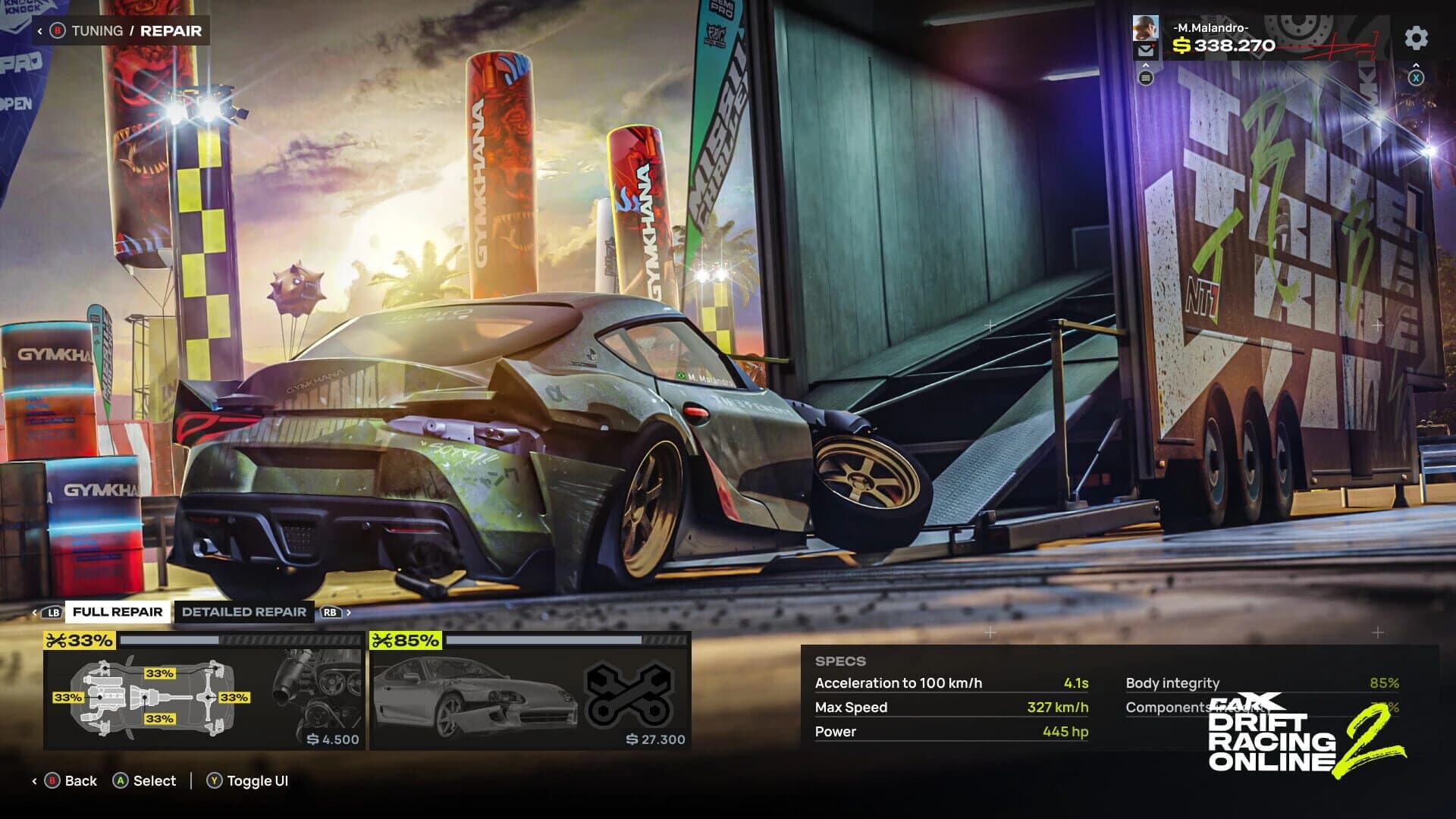This screenshot has width=1456, height=819.
Task: Click the X controller button icon
Action: pyautogui.click(x=1417, y=78)
